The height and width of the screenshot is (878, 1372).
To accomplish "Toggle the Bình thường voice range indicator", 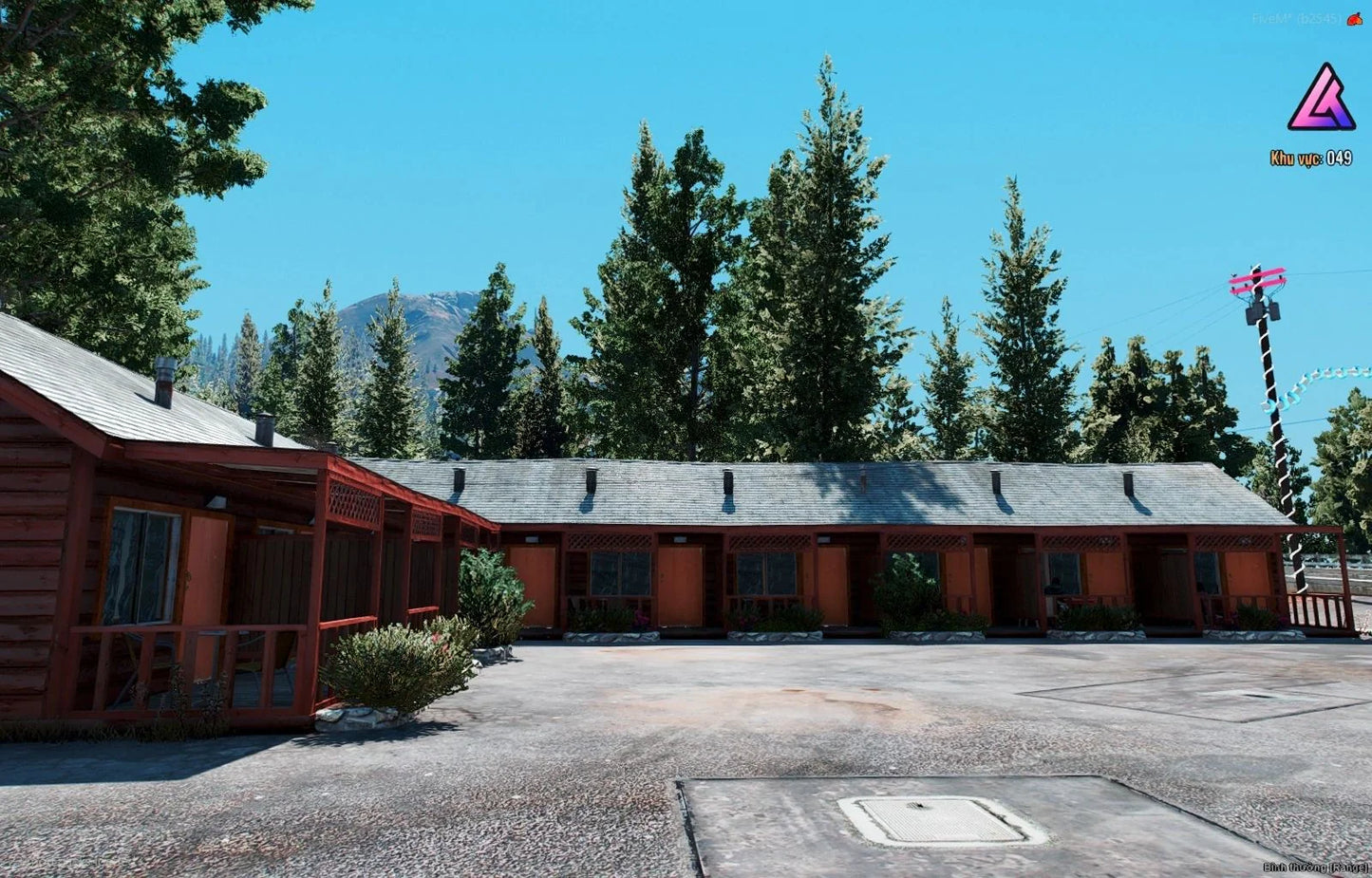I will pyautogui.click(x=1315, y=867).
